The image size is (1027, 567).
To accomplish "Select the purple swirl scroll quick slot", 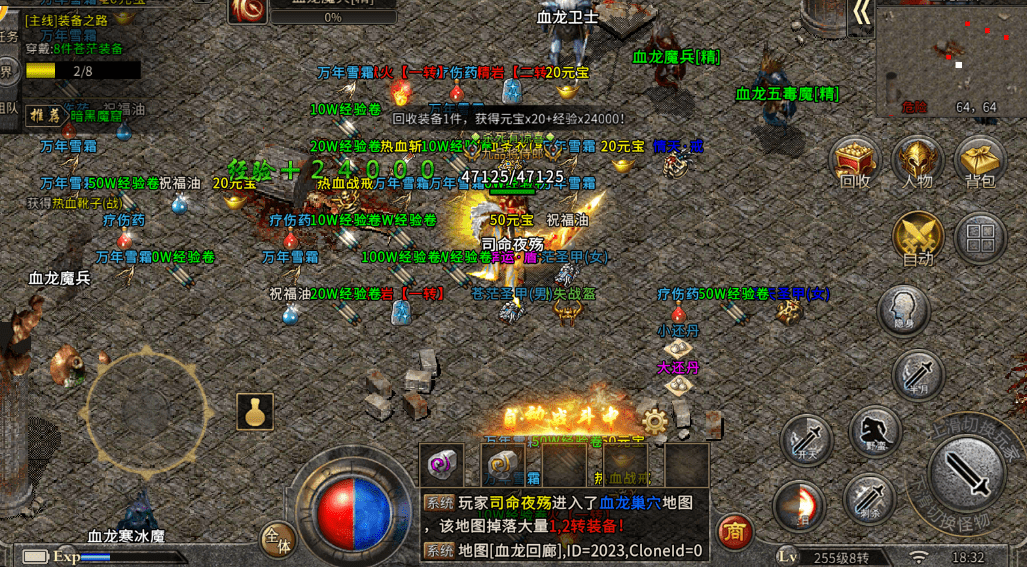I will [441, 464].
